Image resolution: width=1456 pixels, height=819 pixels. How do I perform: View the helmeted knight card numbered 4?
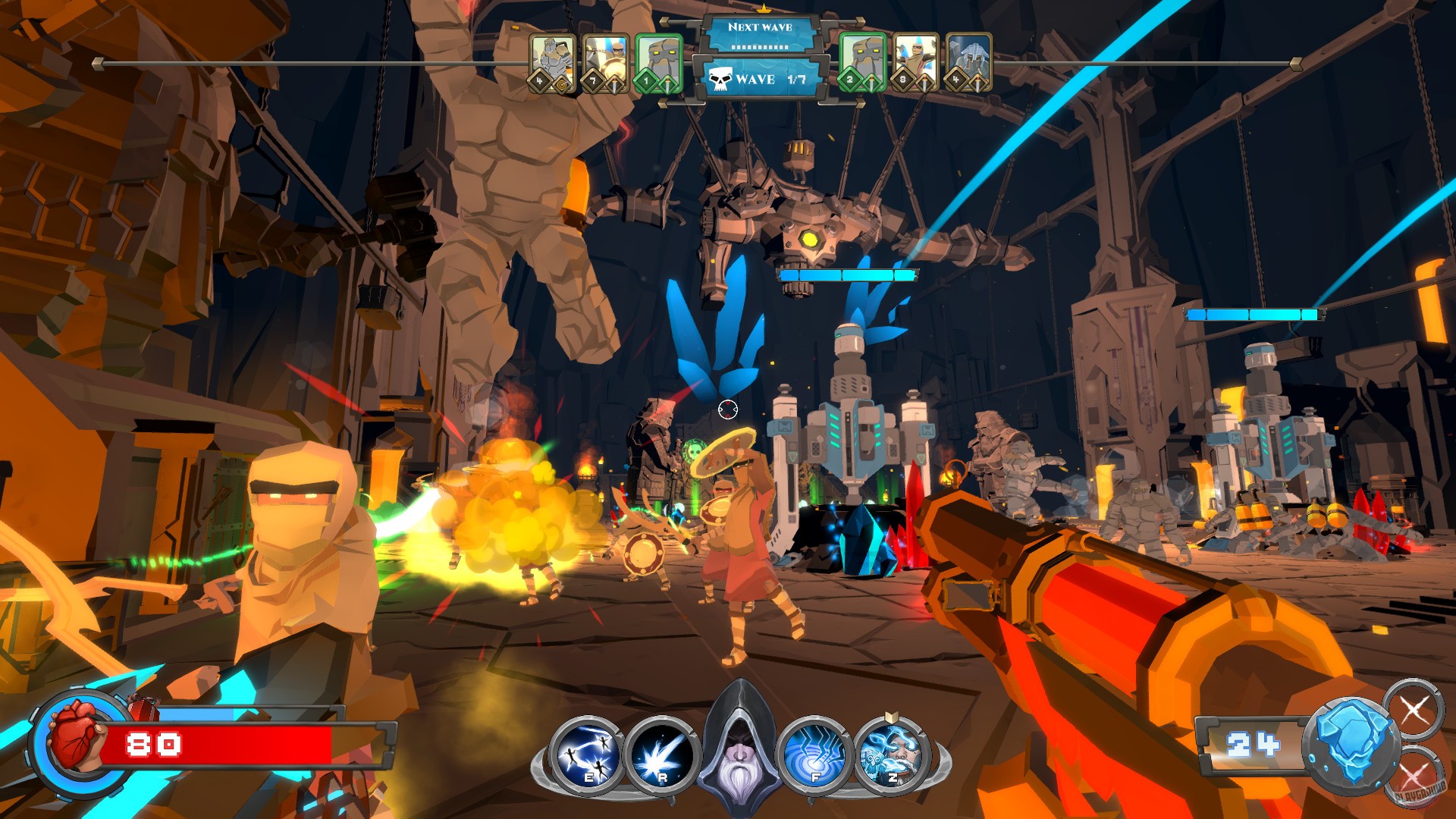pos(968,63)
